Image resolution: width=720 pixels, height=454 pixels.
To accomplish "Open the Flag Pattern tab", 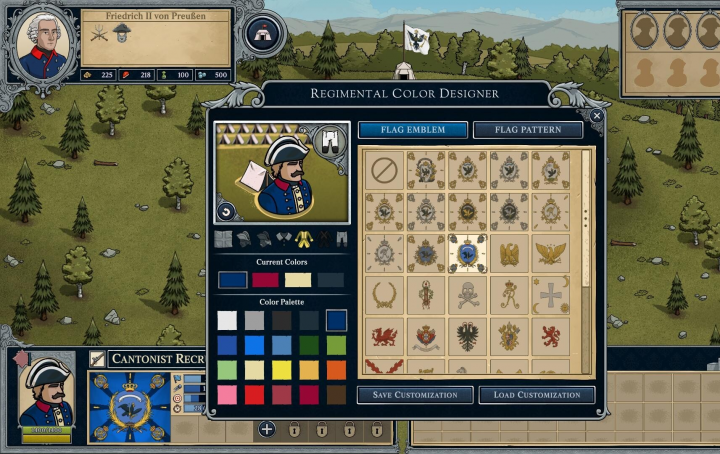I will (x=527, y=130).
